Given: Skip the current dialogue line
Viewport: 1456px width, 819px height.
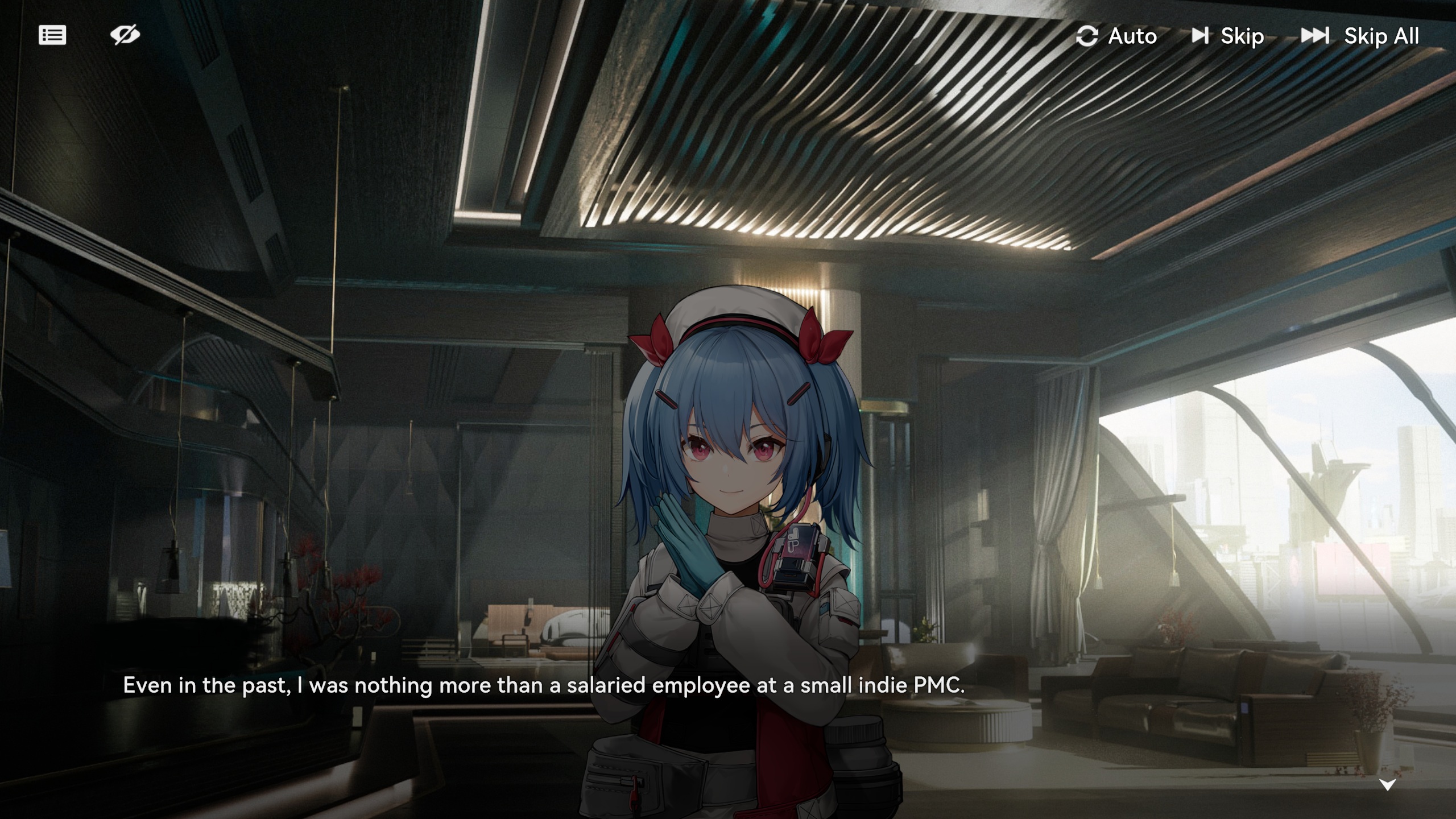Looking at the screenshot, I should point(1228,36).
